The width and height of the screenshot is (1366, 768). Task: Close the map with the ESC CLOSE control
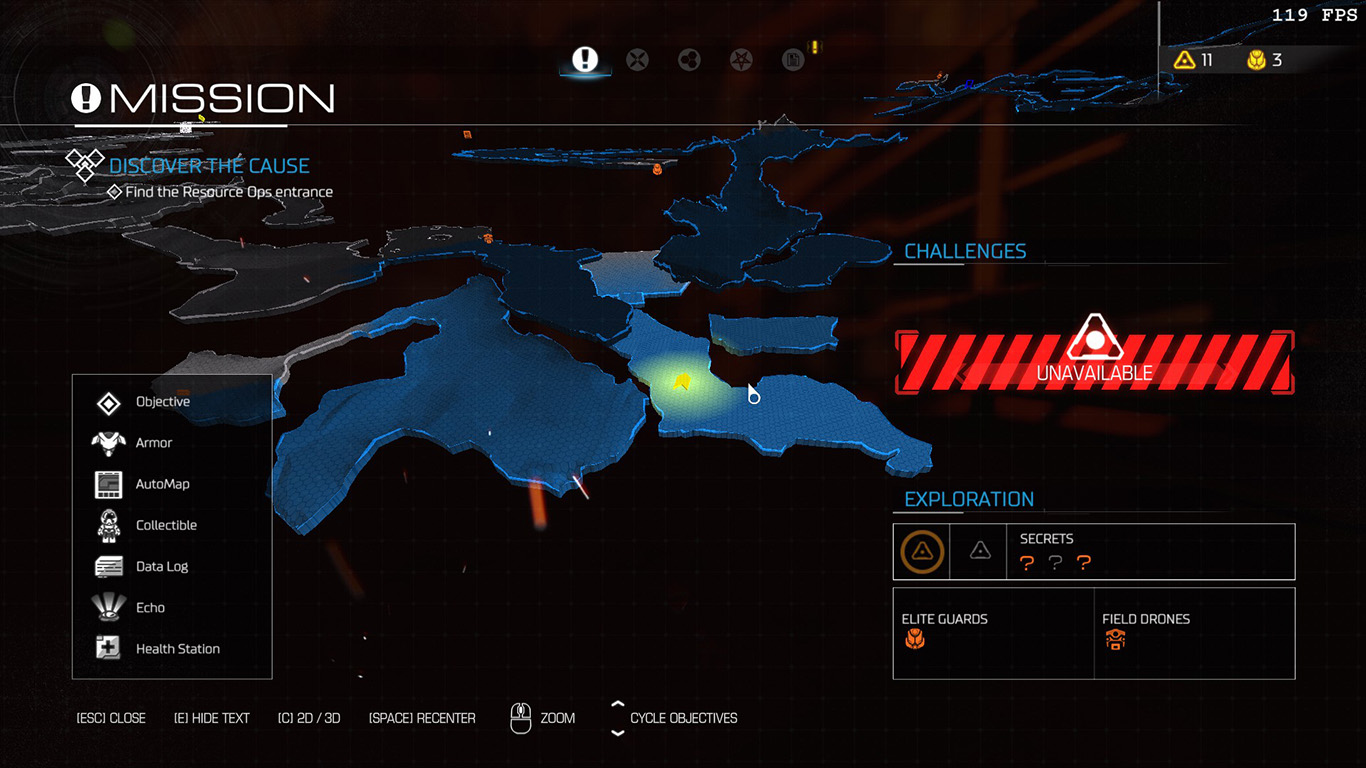coord(111,717)
